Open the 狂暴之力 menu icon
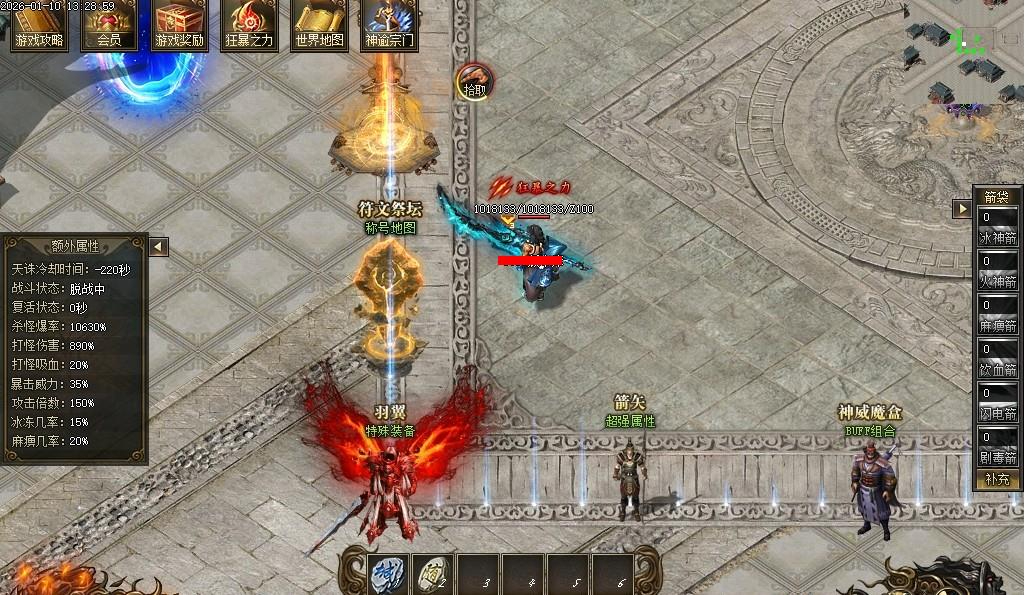 249,25
